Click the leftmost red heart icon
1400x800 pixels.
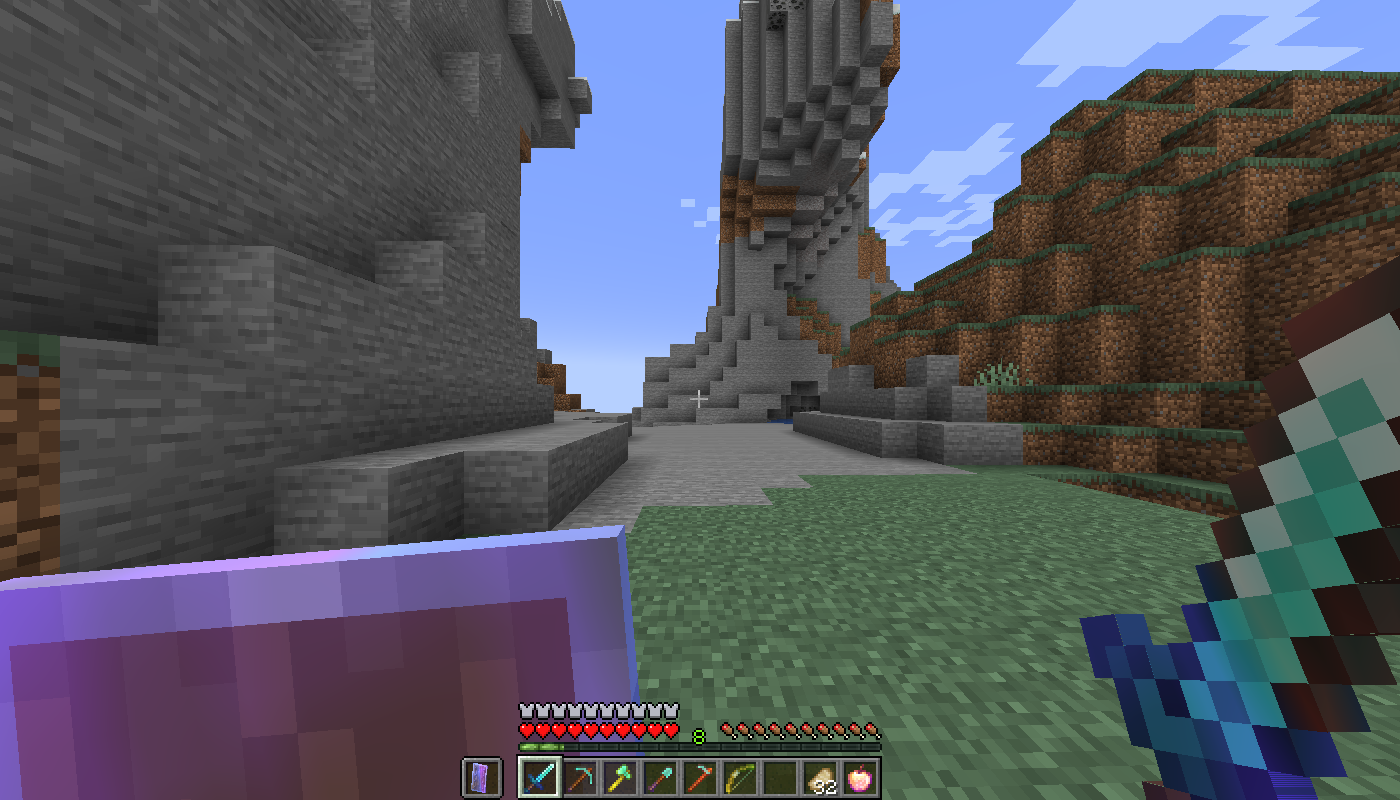click(x=524, y=729)
